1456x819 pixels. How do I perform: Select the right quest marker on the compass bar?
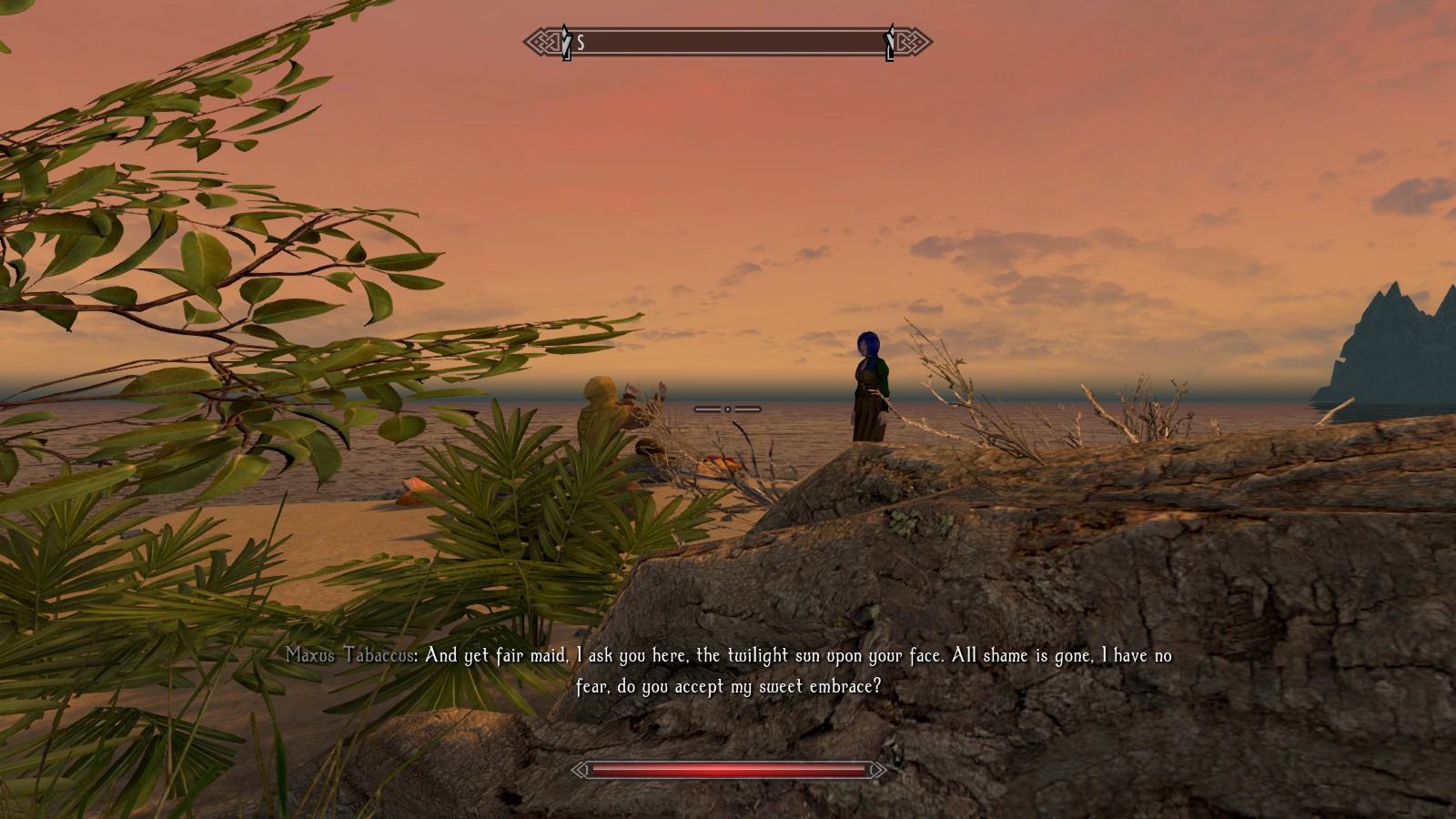pyautogui.click(x=889, y=41)
